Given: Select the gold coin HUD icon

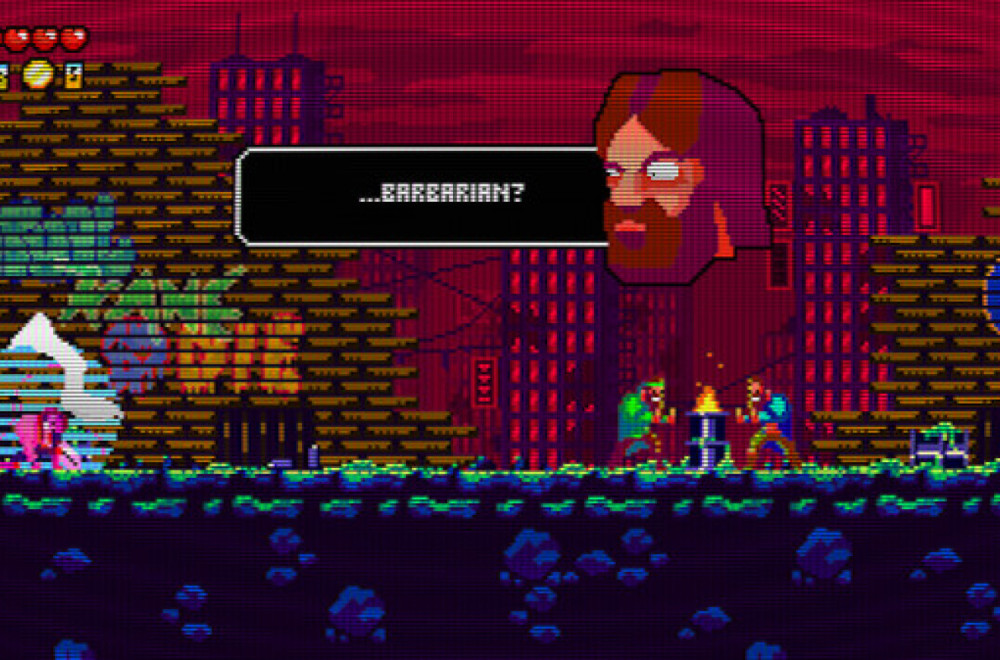Looking at the screenshot, I should click(38, 73).
